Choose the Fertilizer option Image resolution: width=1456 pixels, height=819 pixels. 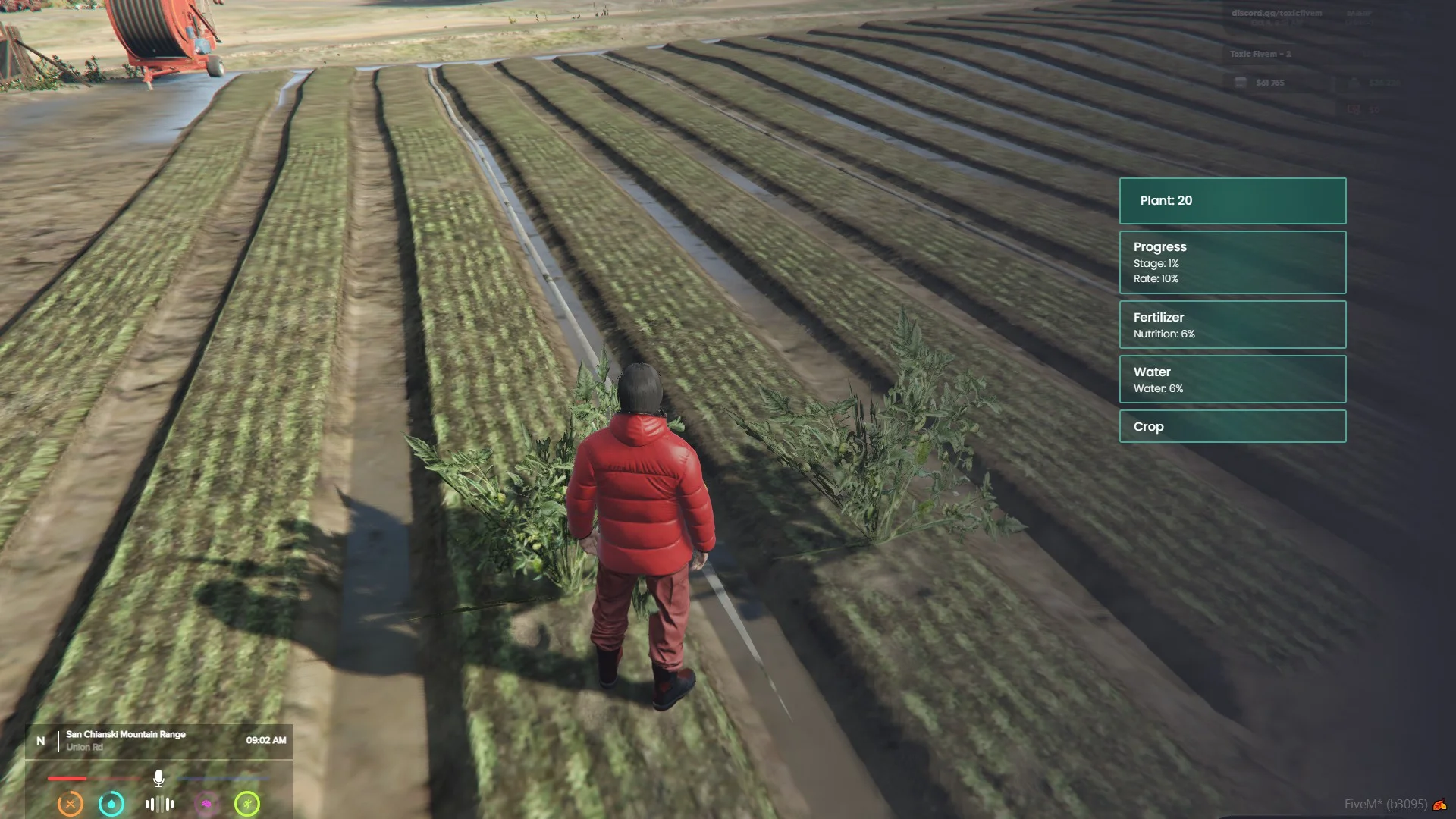click(x=1232, y=325)
